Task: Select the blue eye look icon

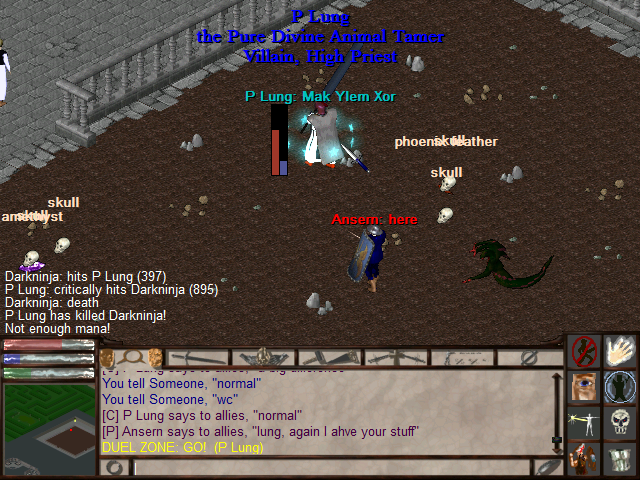Action: click(585, 387)
